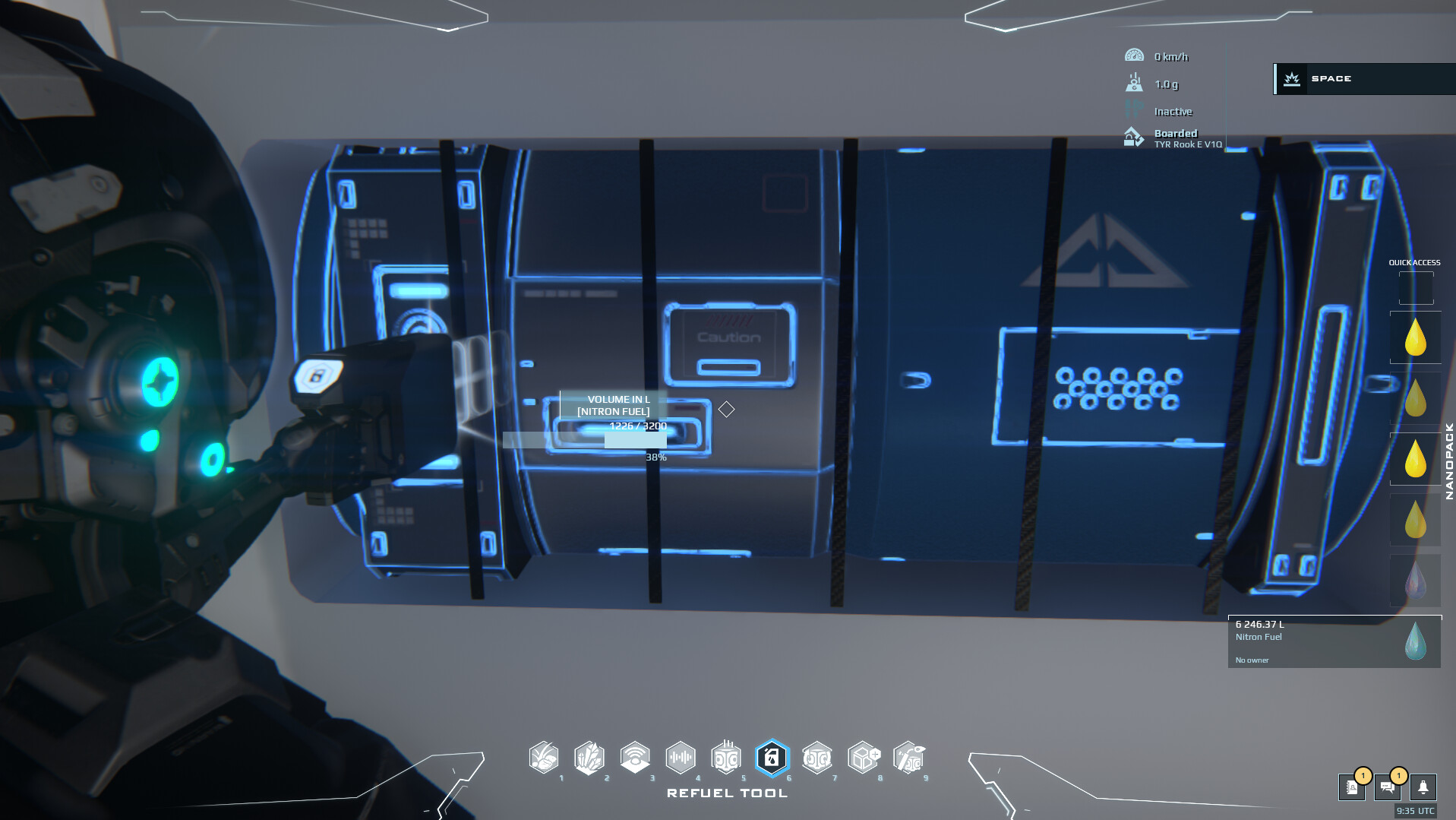Select the yellow fuel canister in Quick Access
The image size is (1456, 820).
click(1415, 337)
